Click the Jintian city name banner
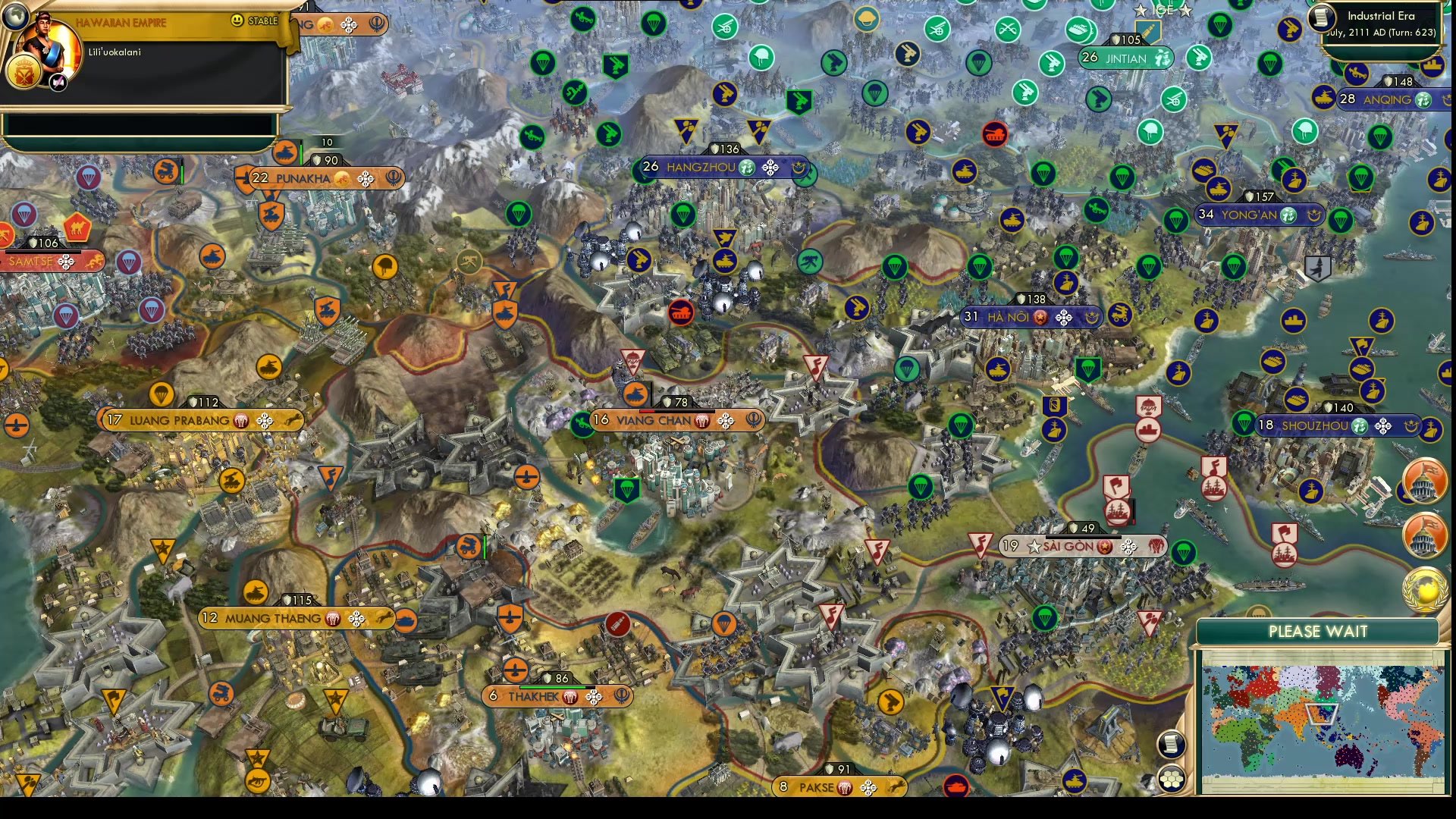This screenshot has width=1456, height=819. 1126,56
